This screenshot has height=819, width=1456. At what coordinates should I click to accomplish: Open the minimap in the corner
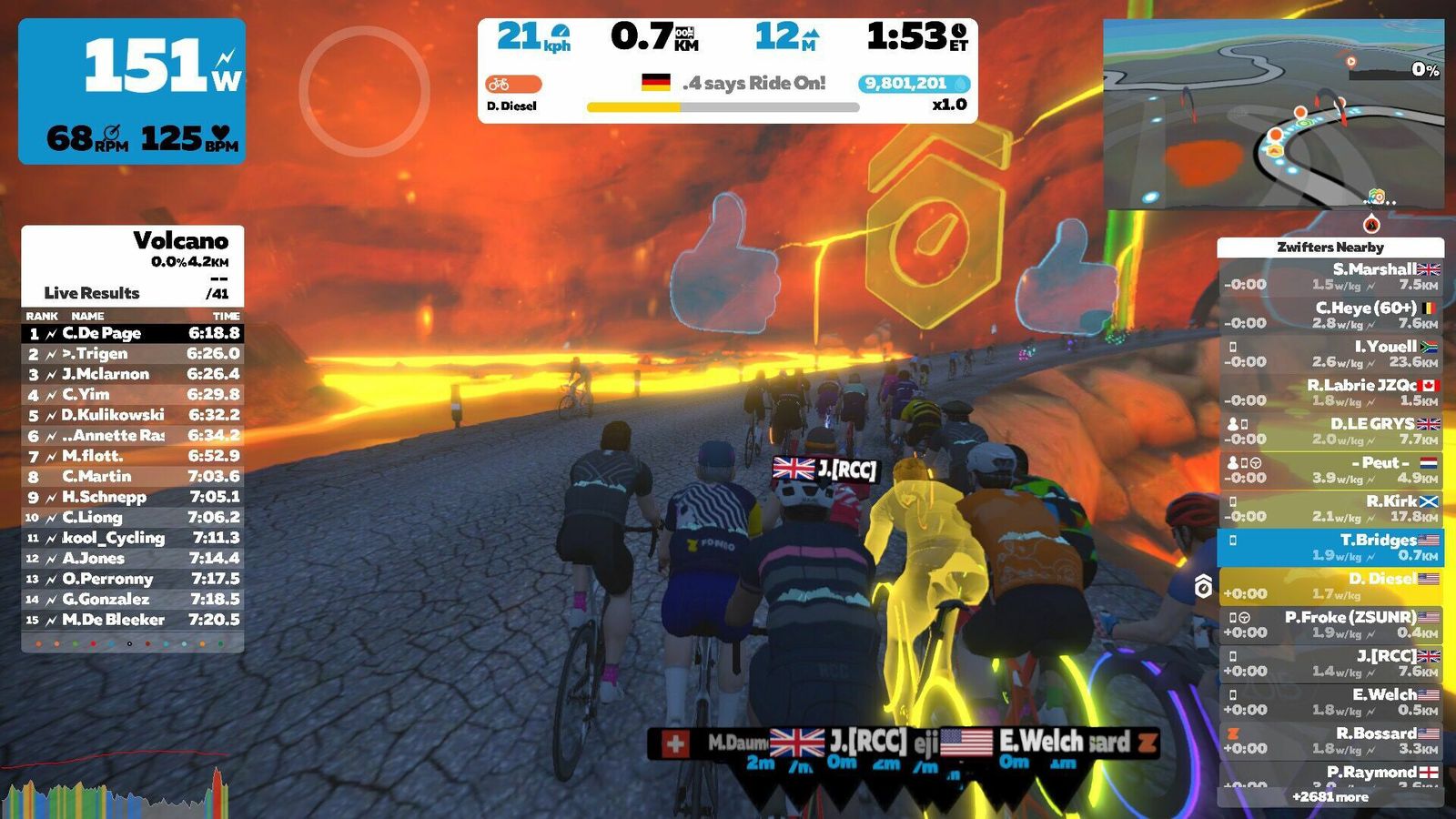[x=1272, y=114]
